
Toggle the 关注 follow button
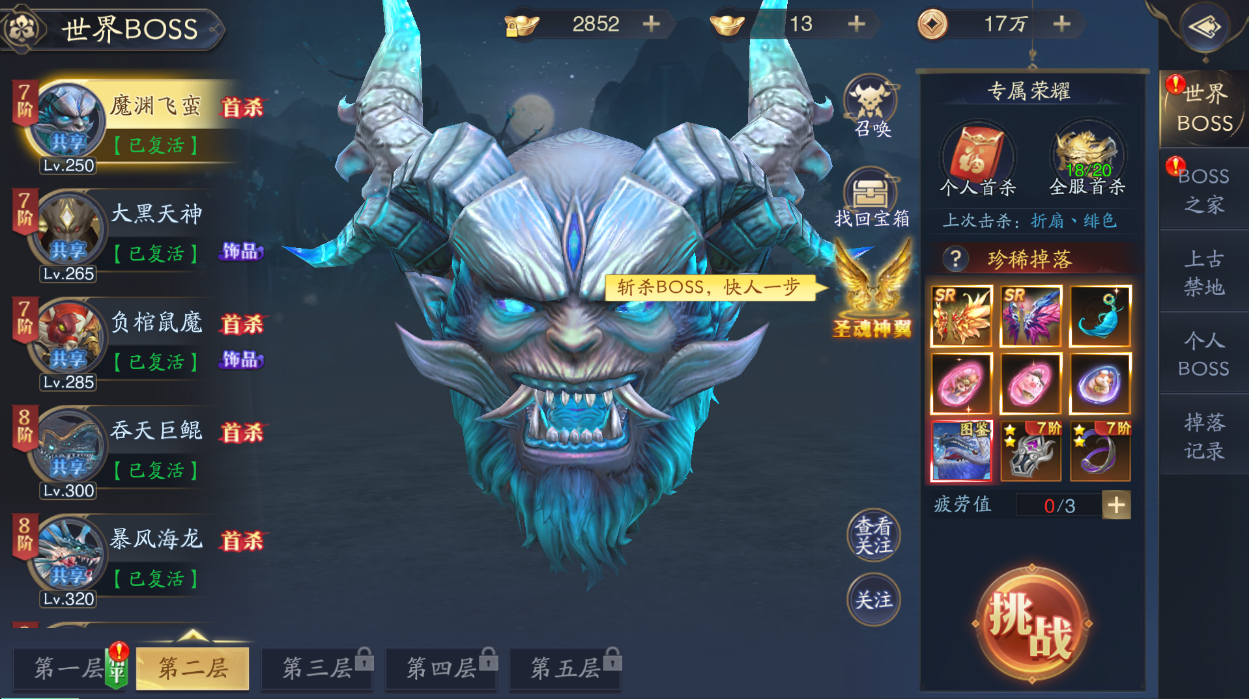(873, 599)
